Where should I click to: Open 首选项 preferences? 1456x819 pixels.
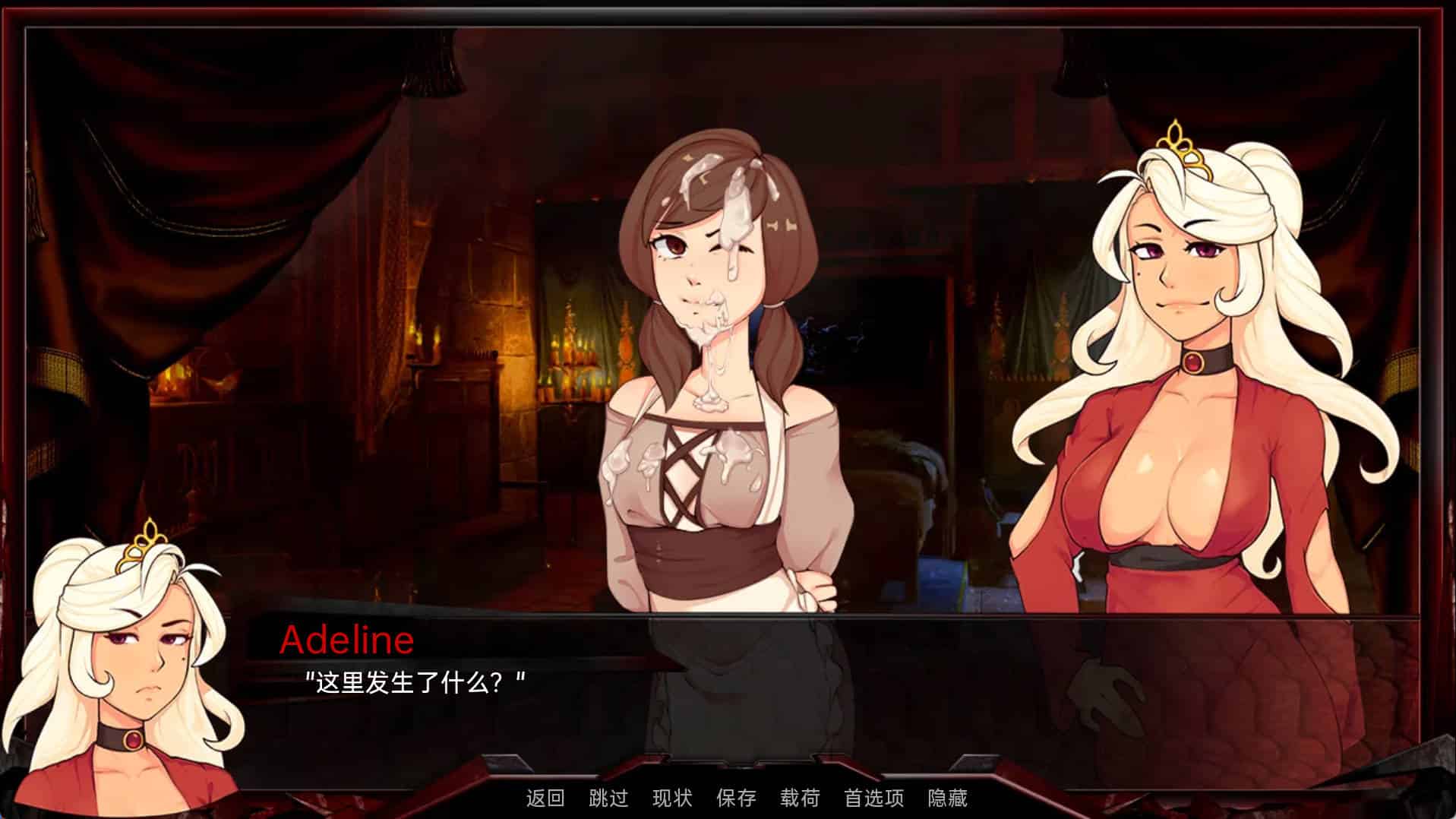coord(873,798)
